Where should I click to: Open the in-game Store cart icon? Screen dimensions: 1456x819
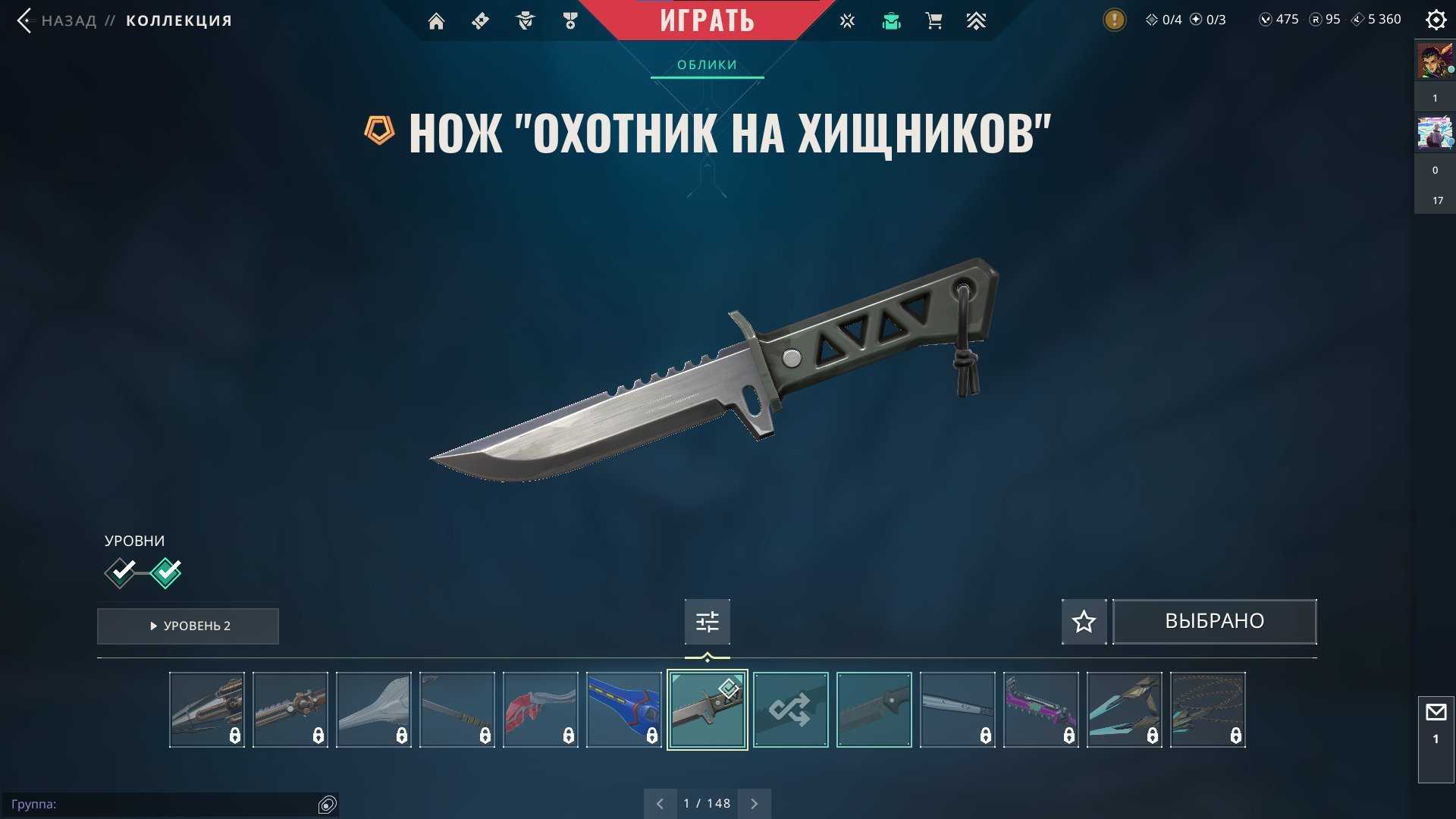pos(934,20)
